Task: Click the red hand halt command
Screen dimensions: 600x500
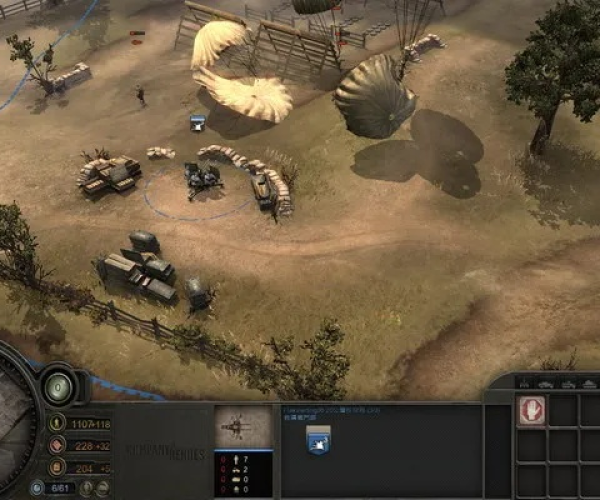Action: [x=532, y=411]
